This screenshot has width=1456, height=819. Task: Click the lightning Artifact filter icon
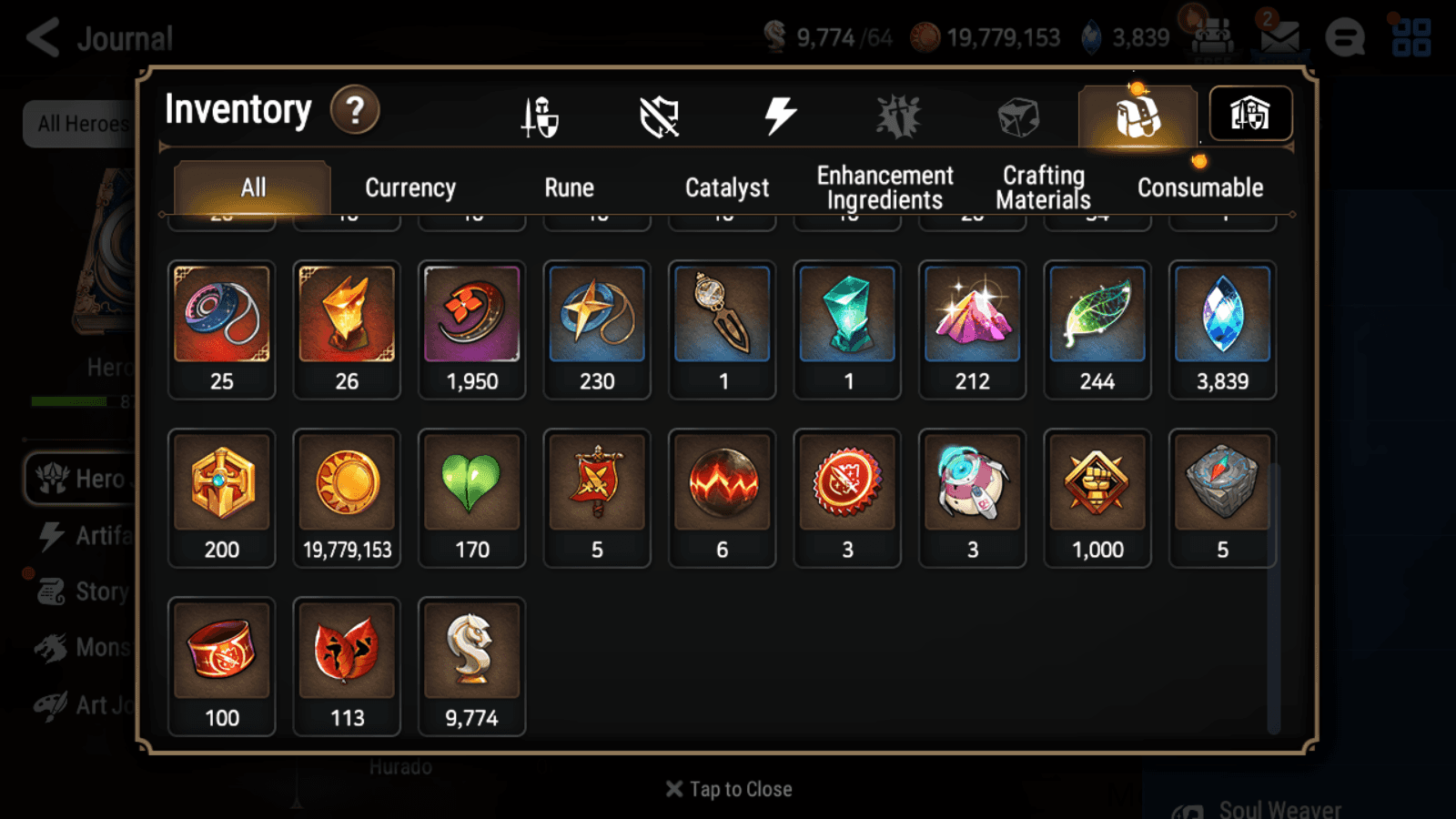pyautogui.click(x=778, y=114)
